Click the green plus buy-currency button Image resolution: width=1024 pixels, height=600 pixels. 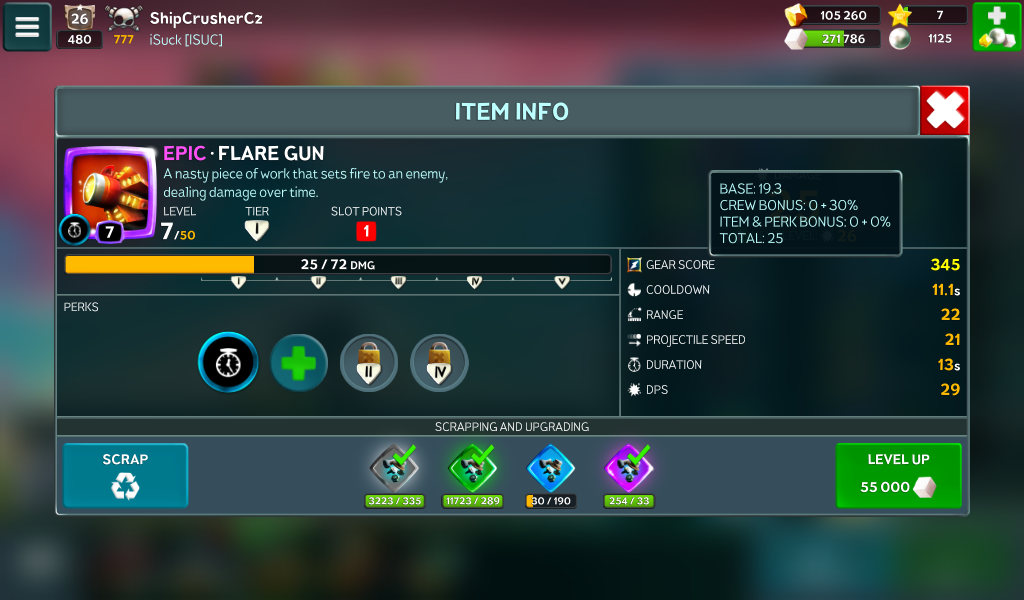(x=996, y=27)
